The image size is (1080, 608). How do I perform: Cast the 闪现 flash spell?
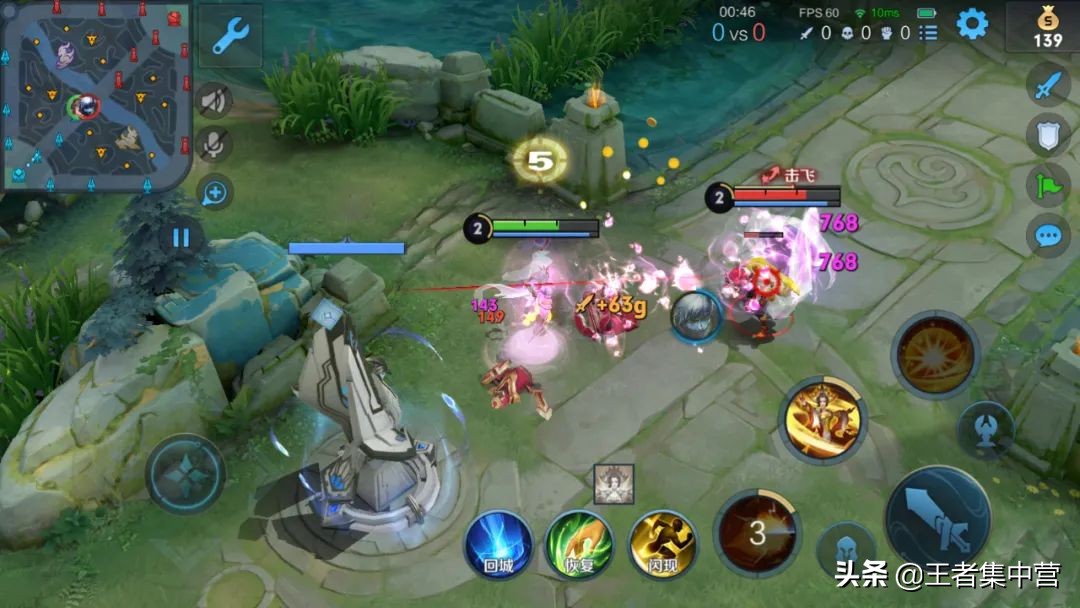[x=662, y=543]
